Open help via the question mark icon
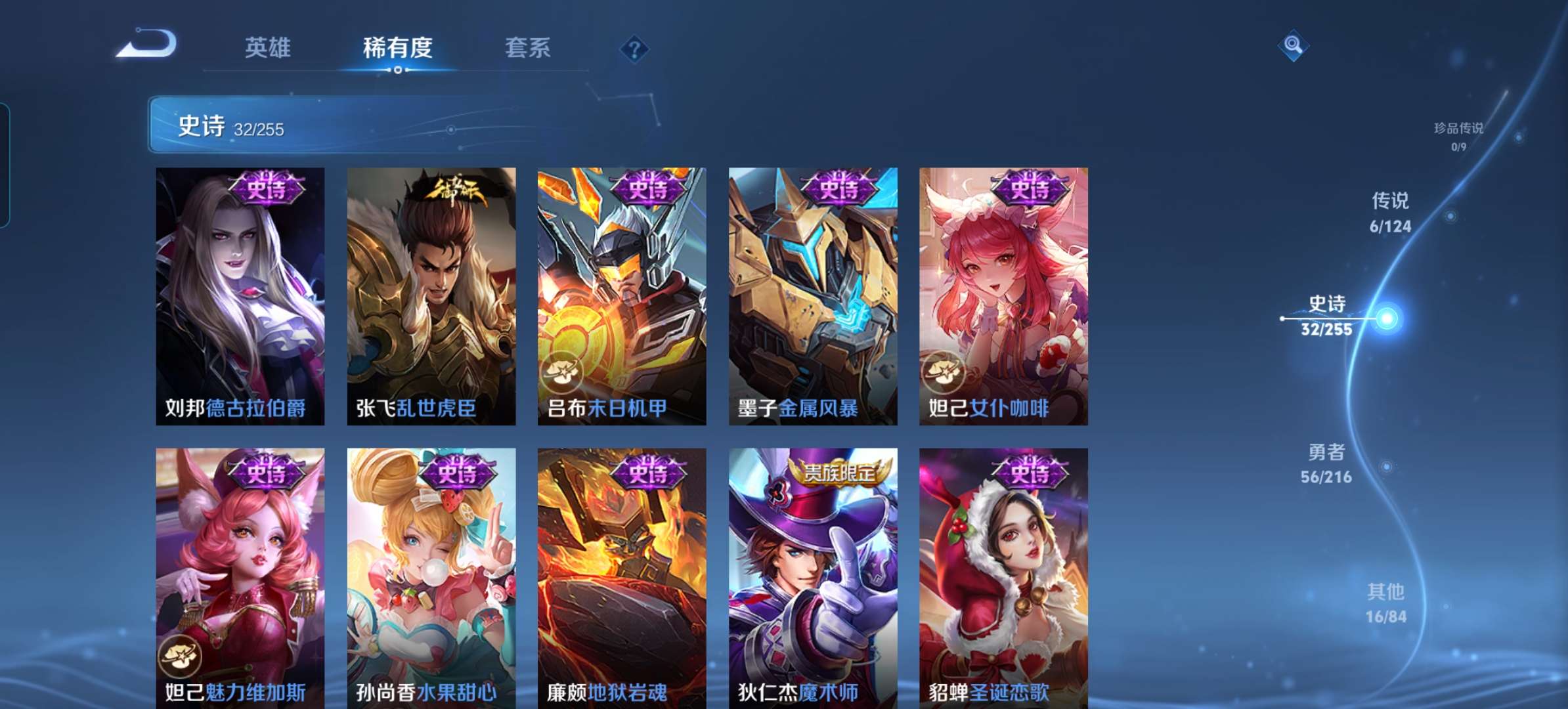This screenshot has width=1568, height=709. pos(632,48)
